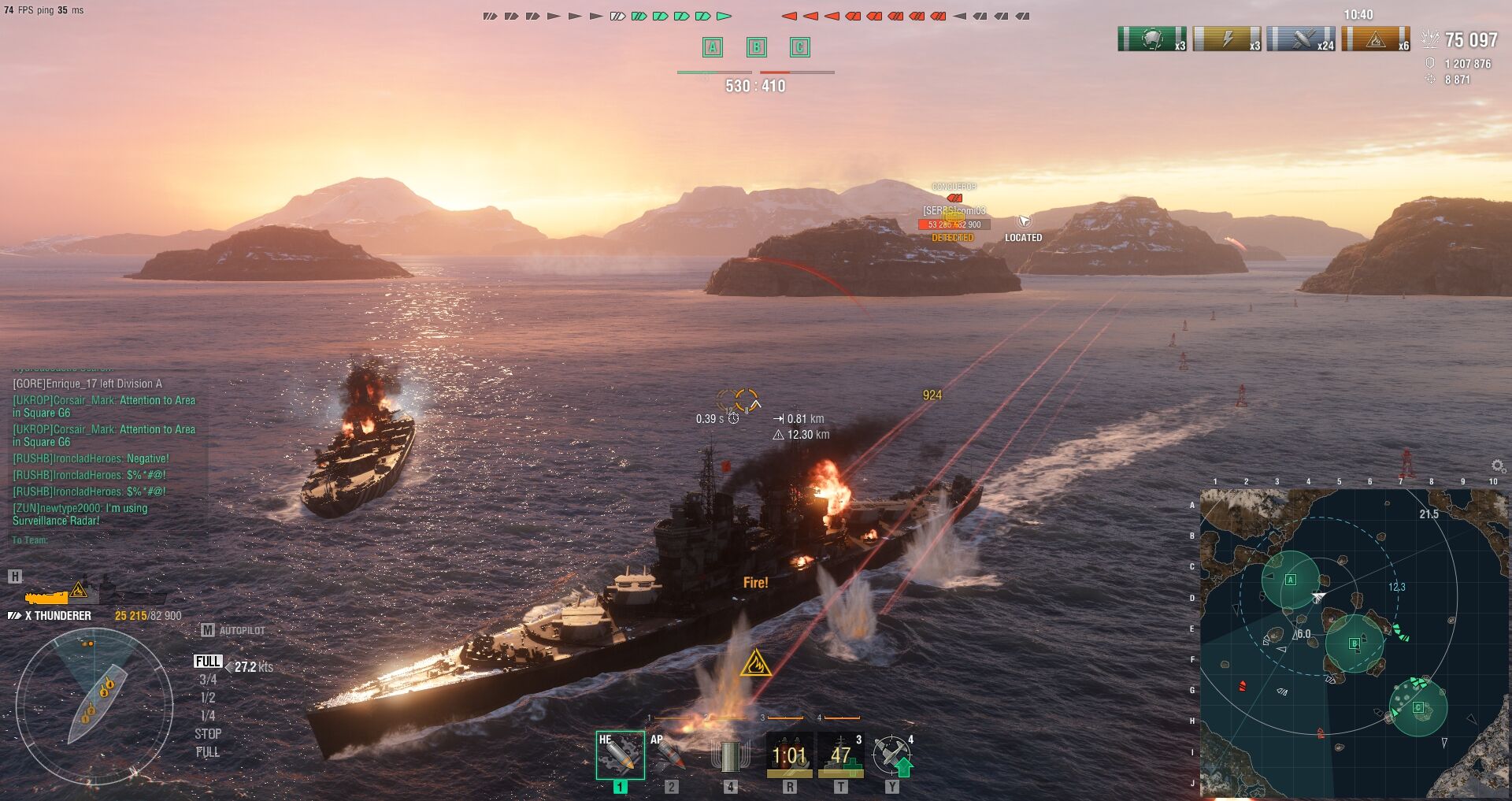Set engine telegraph to 1/2 speed
The width and height of the screenshot is (1512, 801).
click(208, 698)
